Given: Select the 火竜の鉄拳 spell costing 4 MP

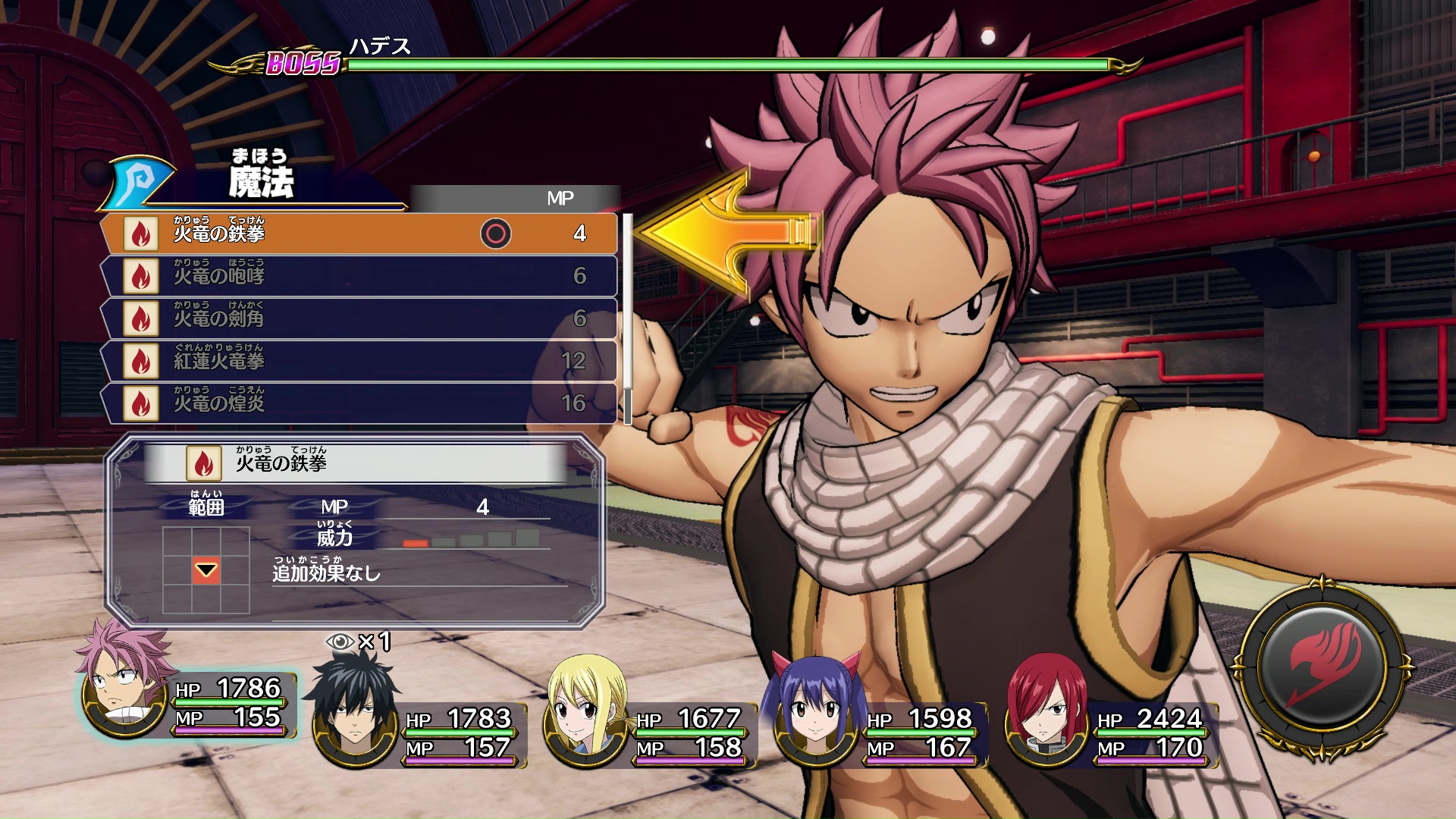Looking at the screenshot, I should [x=360, y=234].
